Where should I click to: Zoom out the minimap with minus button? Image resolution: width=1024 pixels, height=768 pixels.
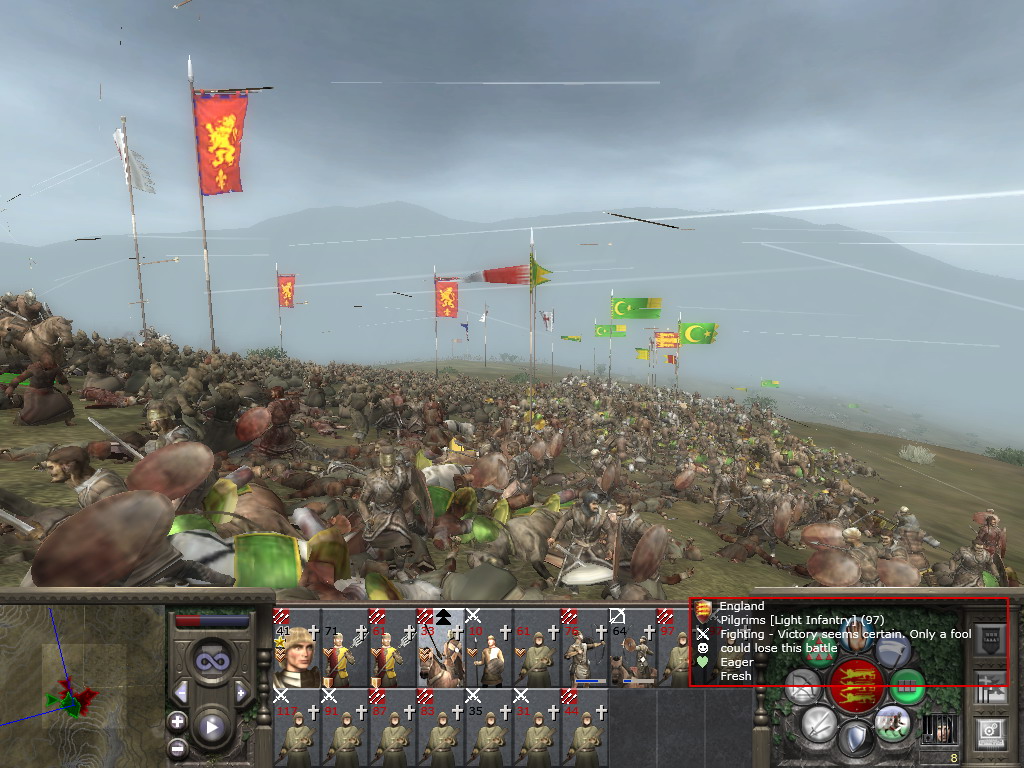point(178,747)
